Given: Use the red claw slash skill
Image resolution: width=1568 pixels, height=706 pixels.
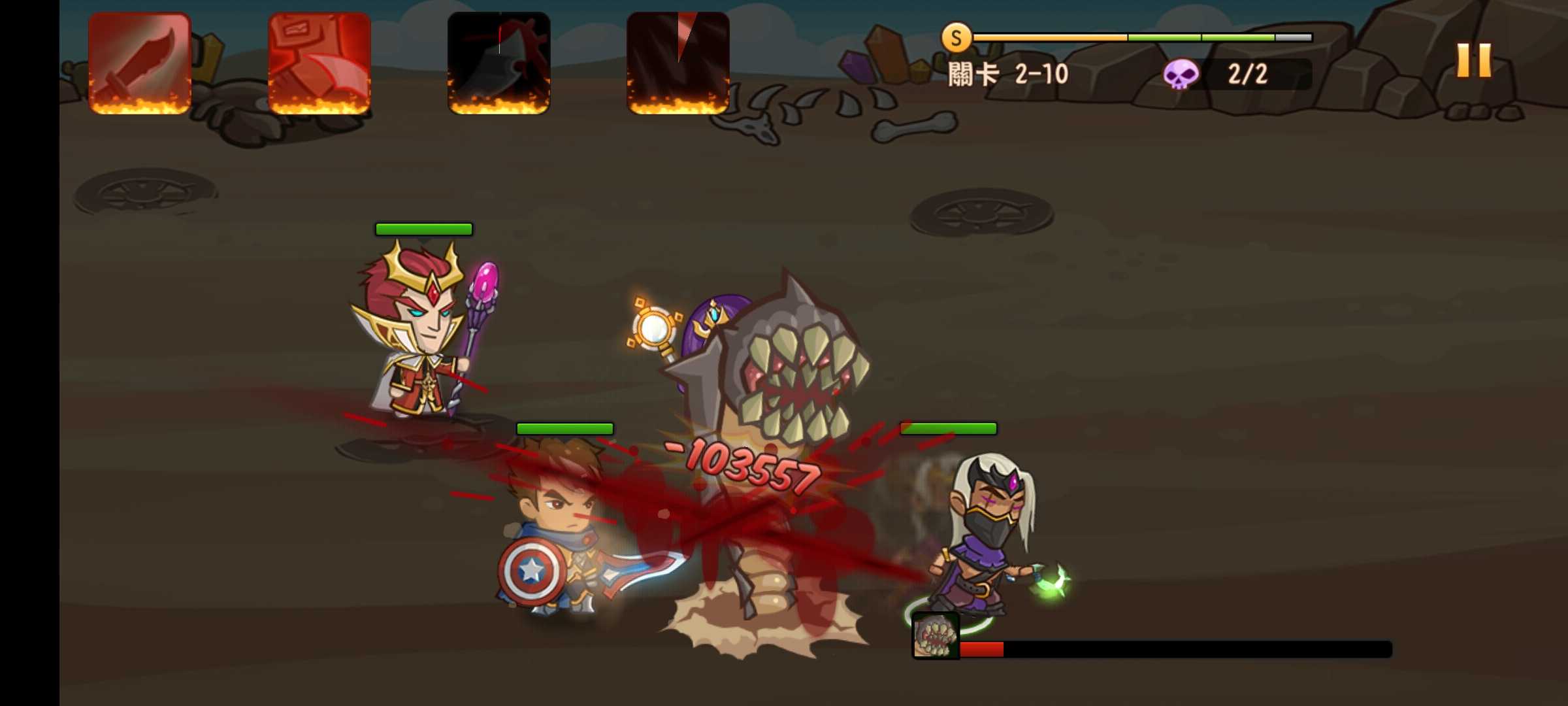Looking at the screenshot, I should (319, 63).
